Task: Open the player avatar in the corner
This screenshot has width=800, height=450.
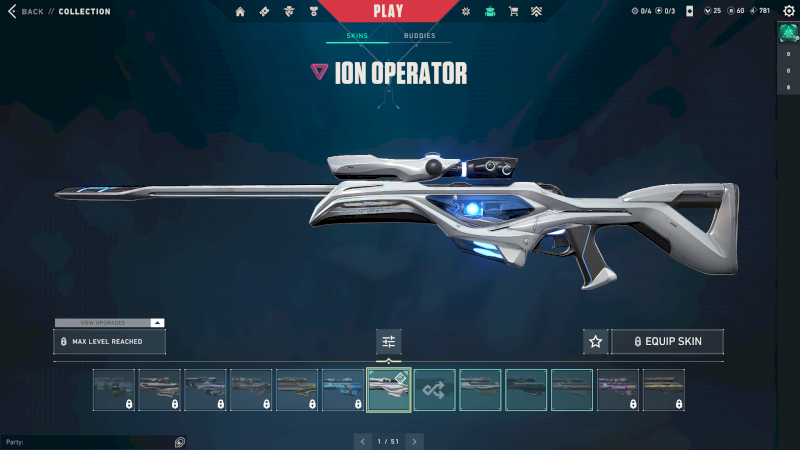Action: [x=788, y=33]
